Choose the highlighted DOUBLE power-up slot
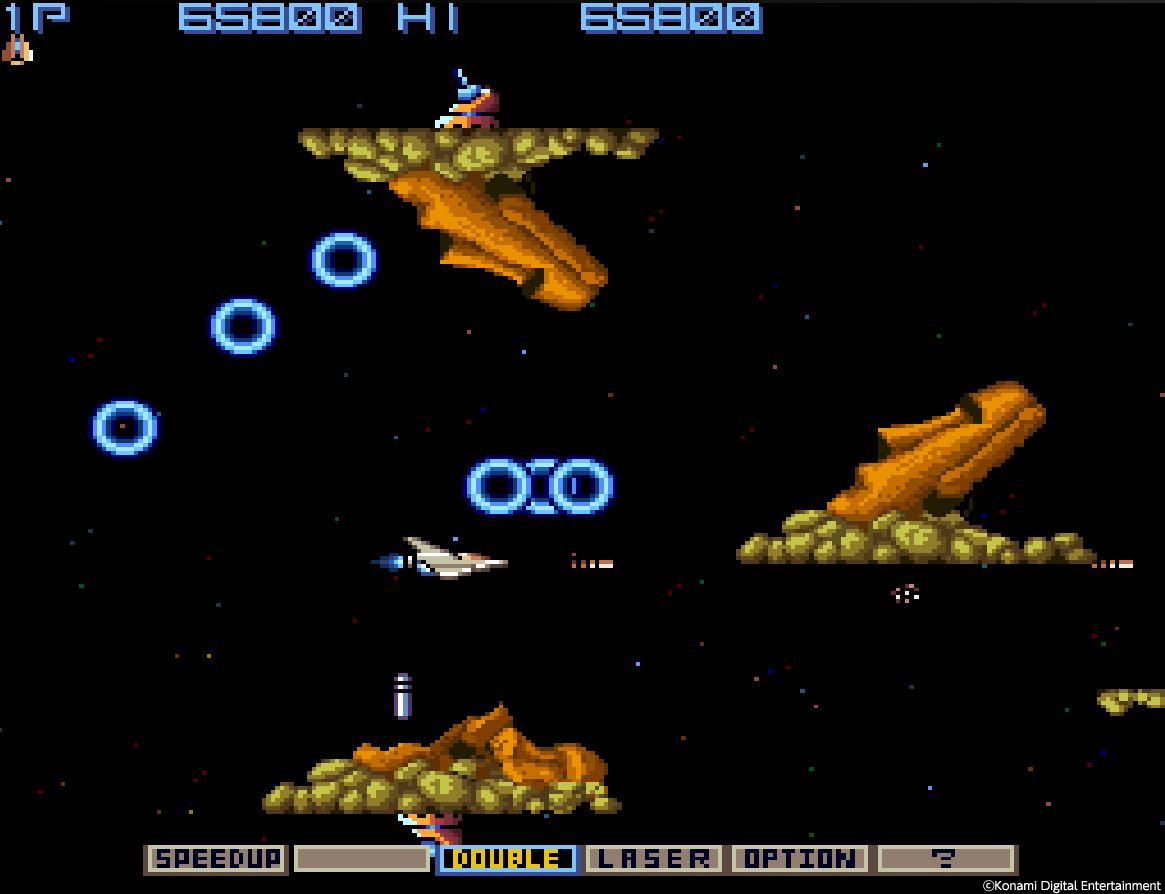Viewport: 1165px width, 894px height. click(508, 859)
